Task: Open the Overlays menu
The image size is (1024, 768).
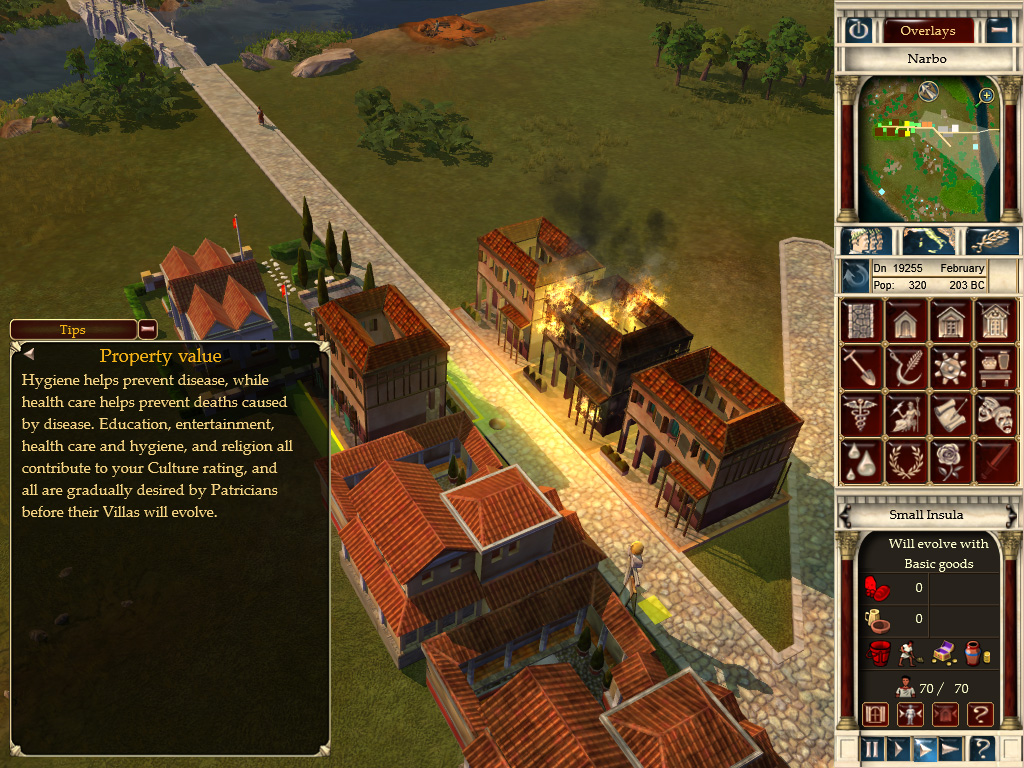Action: pos(927,31)
